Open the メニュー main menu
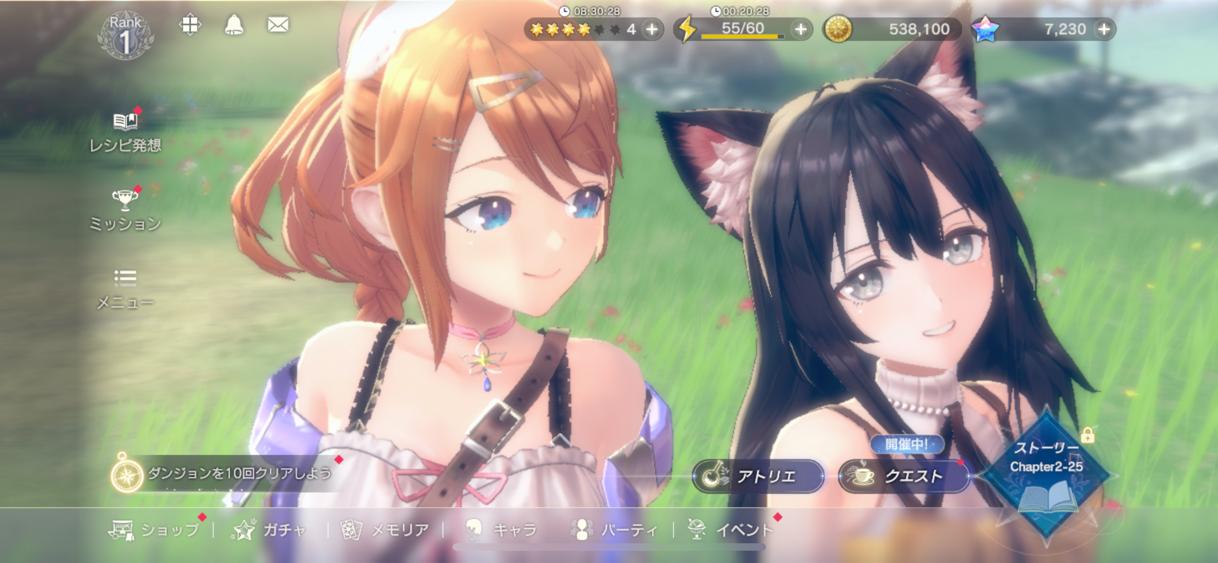 [125, 287]
